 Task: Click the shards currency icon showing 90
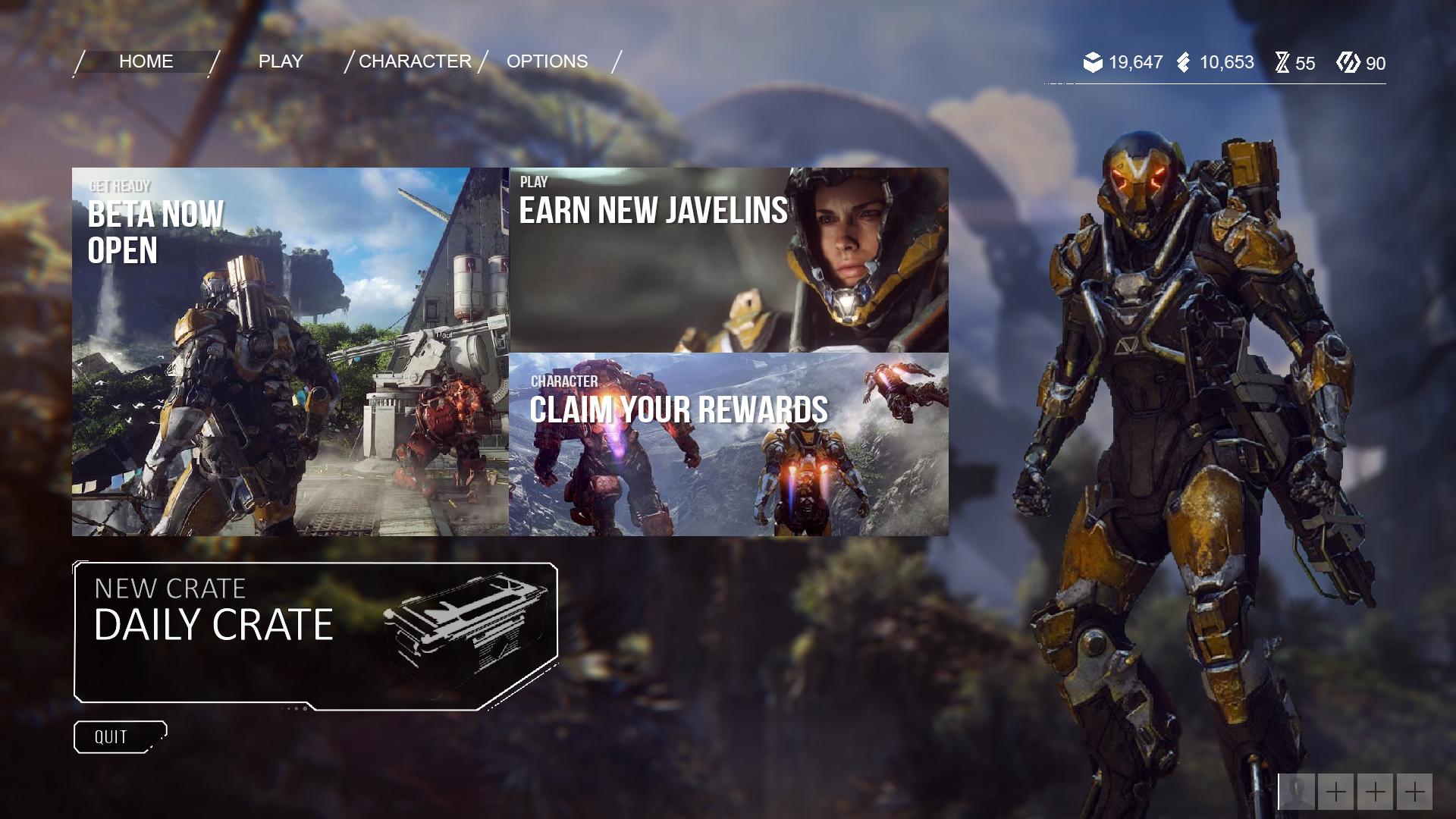point(1348,63)
